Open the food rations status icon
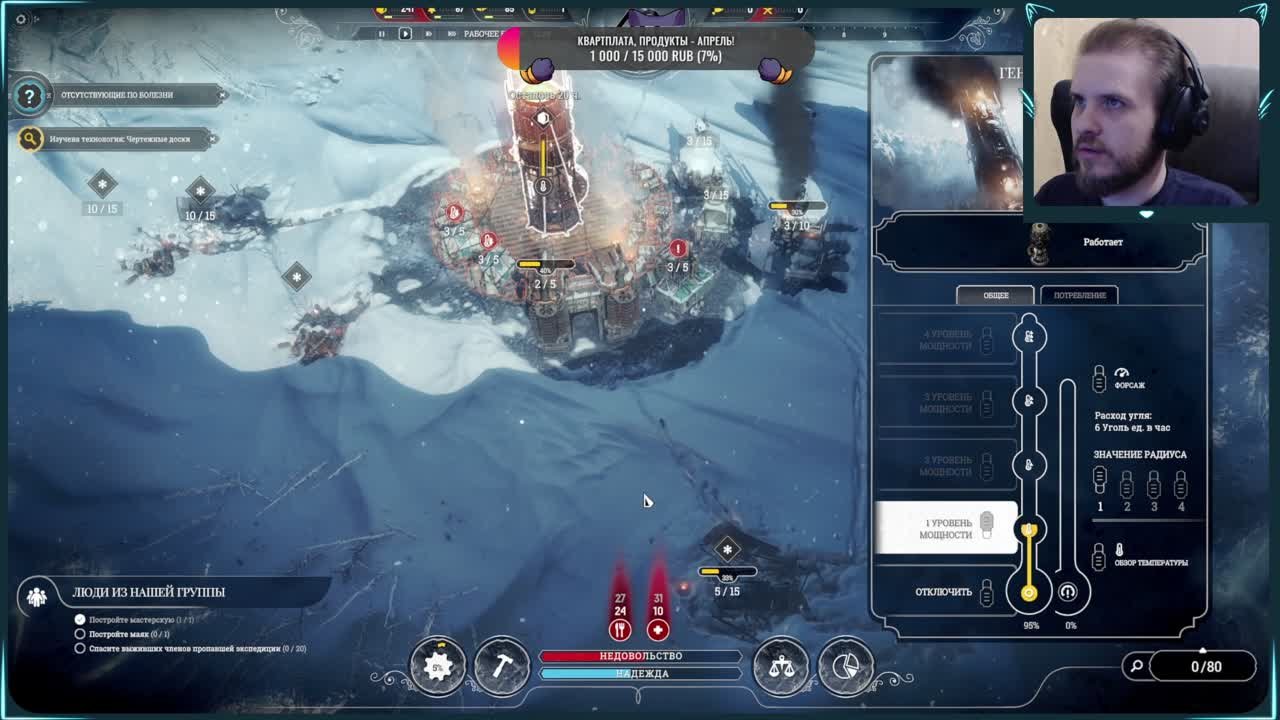This screenshot has height=720, width=1280. coord(620,629)
